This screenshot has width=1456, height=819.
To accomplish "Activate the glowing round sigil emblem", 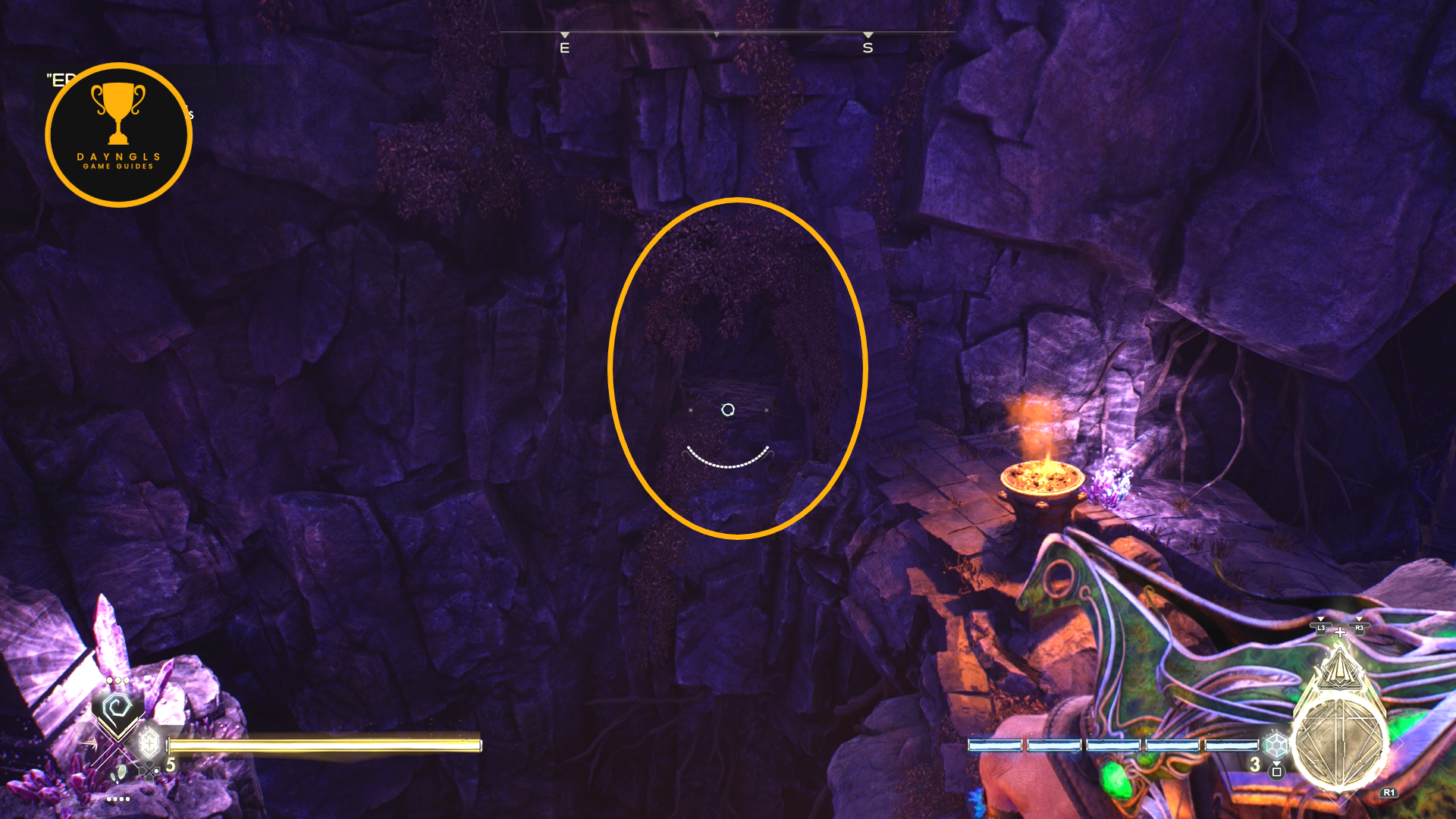I will (x=1339, y=741).
